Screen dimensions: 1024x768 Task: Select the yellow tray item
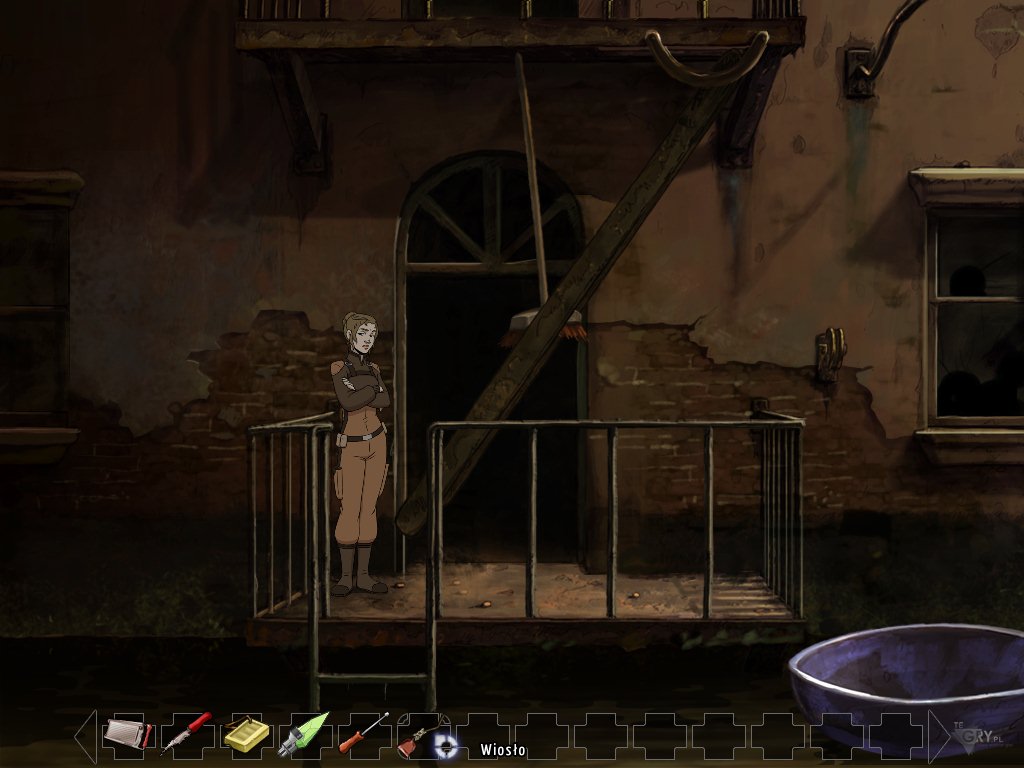tap(245, 735)
